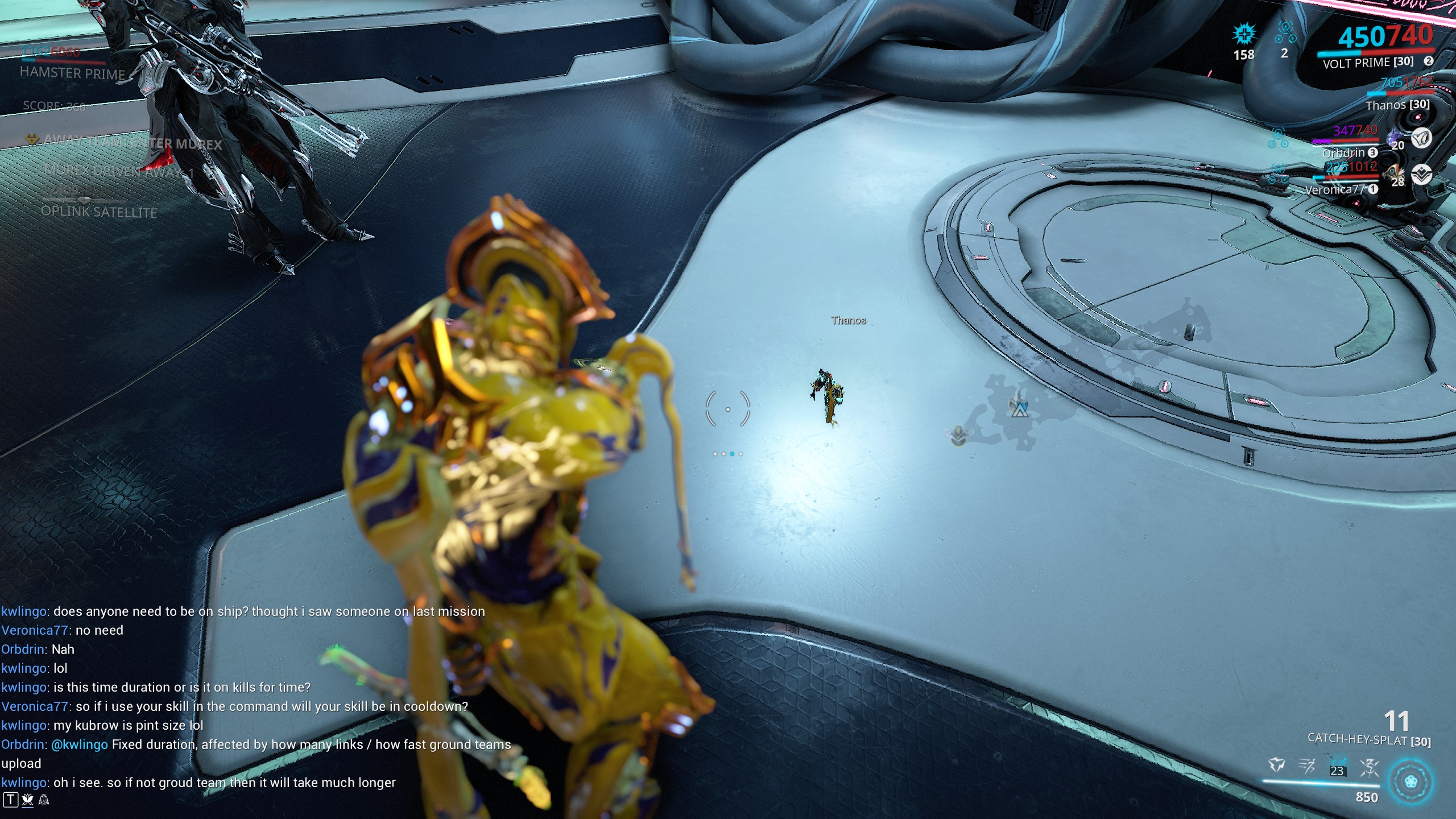This screenshot has width=1456, height=819.
Task: Click Veronica77's companion badge icon
Action: 1422,176
